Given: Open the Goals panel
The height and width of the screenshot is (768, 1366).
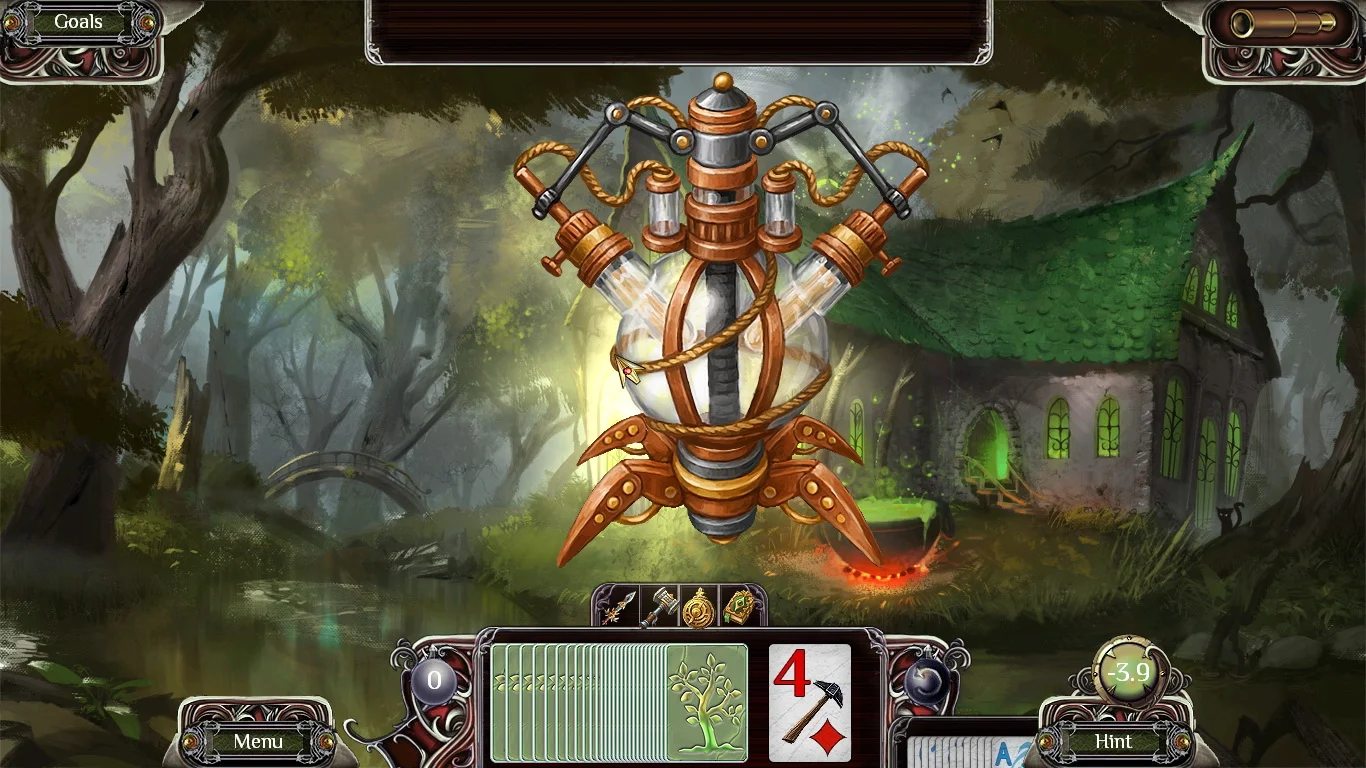Looking at the screenshot, I should (78, 21).
